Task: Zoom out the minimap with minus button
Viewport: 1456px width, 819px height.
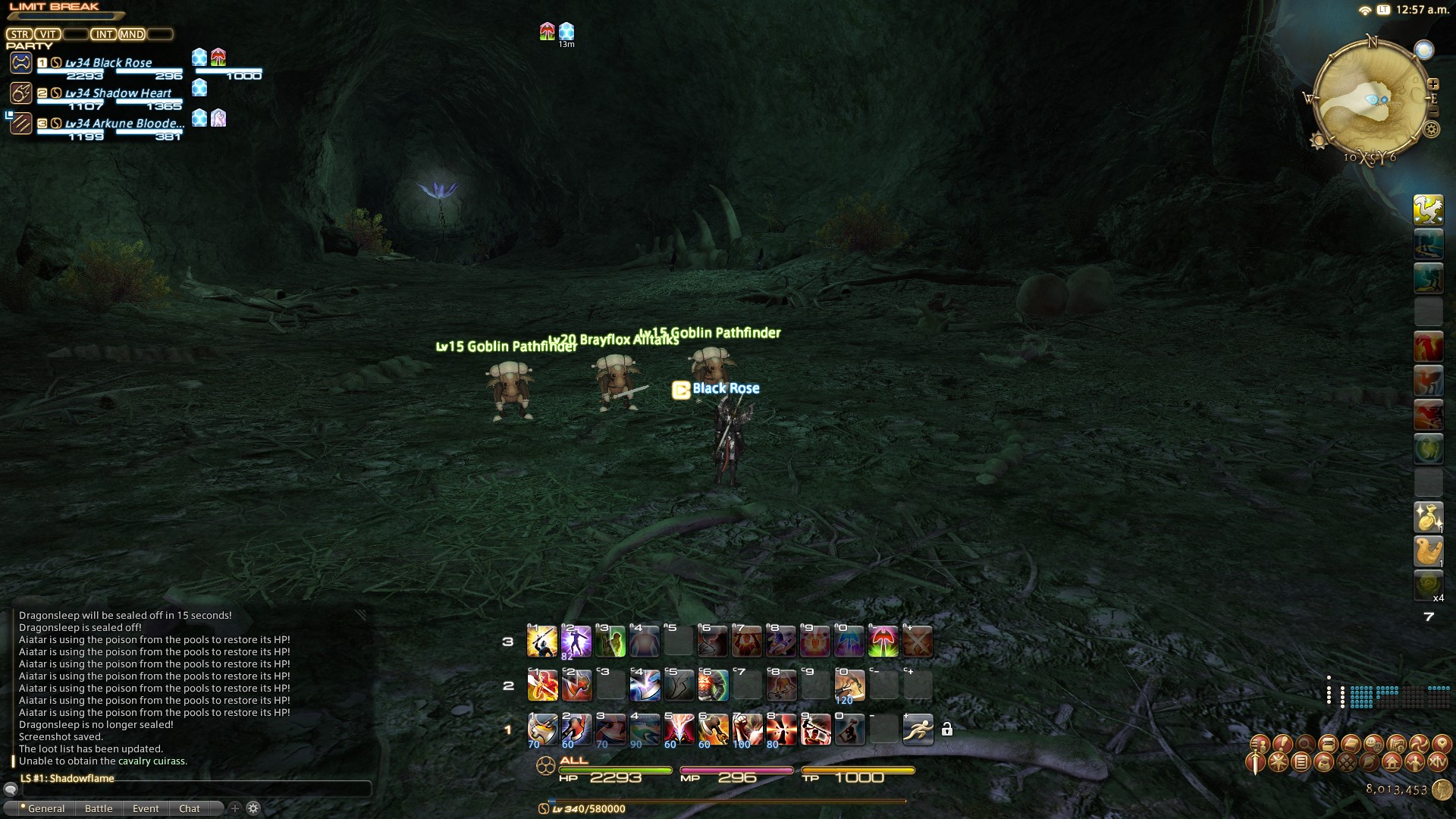Action: click(1433, 112)
